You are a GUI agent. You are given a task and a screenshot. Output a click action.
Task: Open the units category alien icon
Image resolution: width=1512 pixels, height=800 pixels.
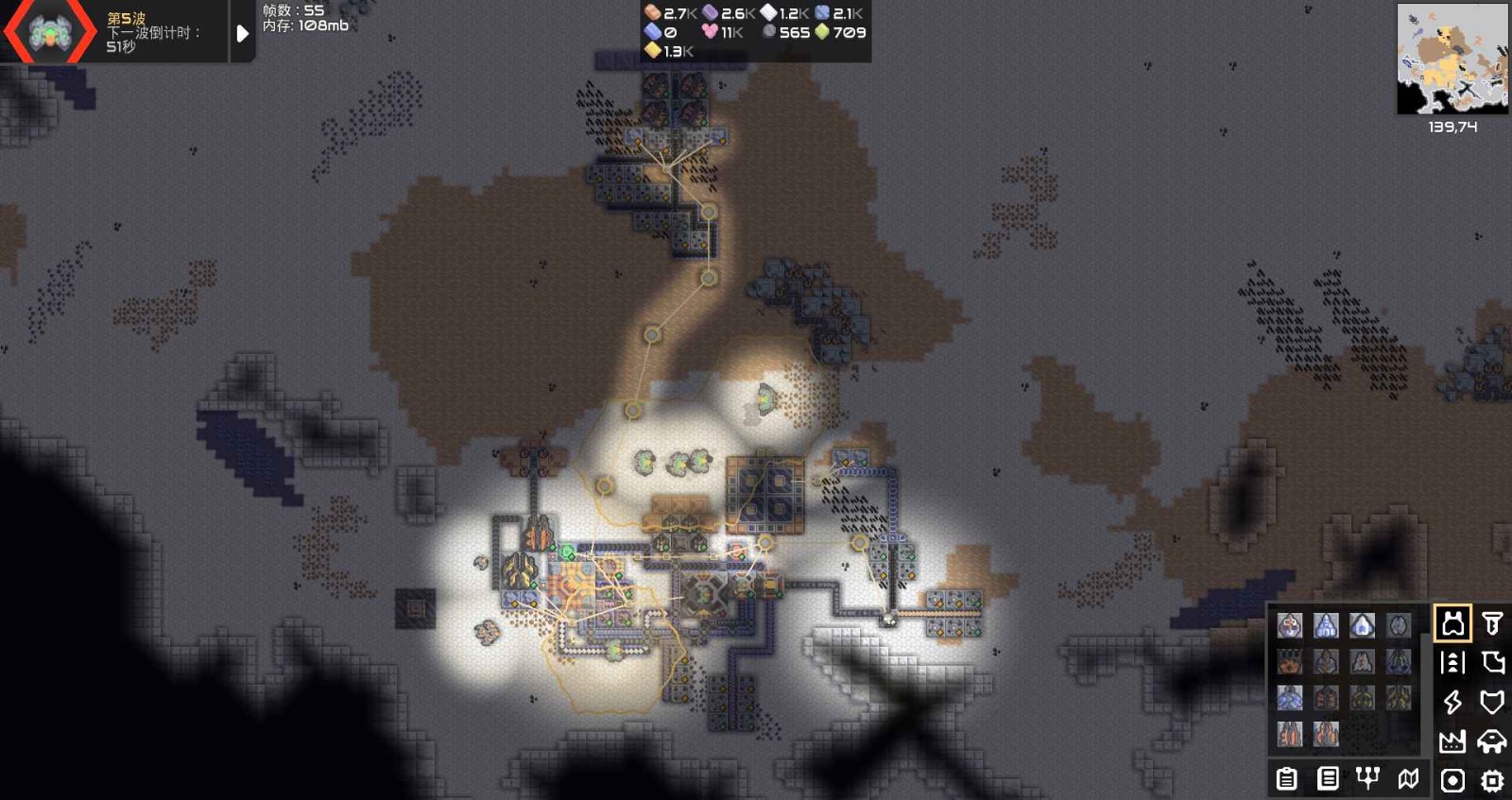(x=1493, y=740)
